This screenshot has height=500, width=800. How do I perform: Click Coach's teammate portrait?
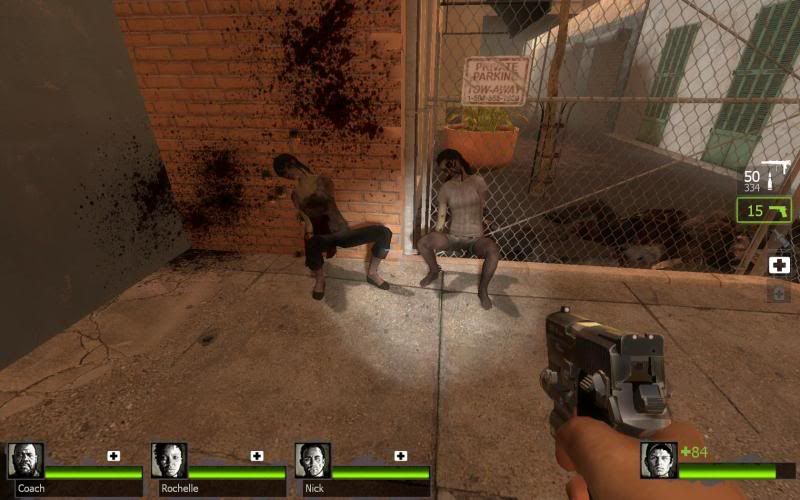pos(24,461)
